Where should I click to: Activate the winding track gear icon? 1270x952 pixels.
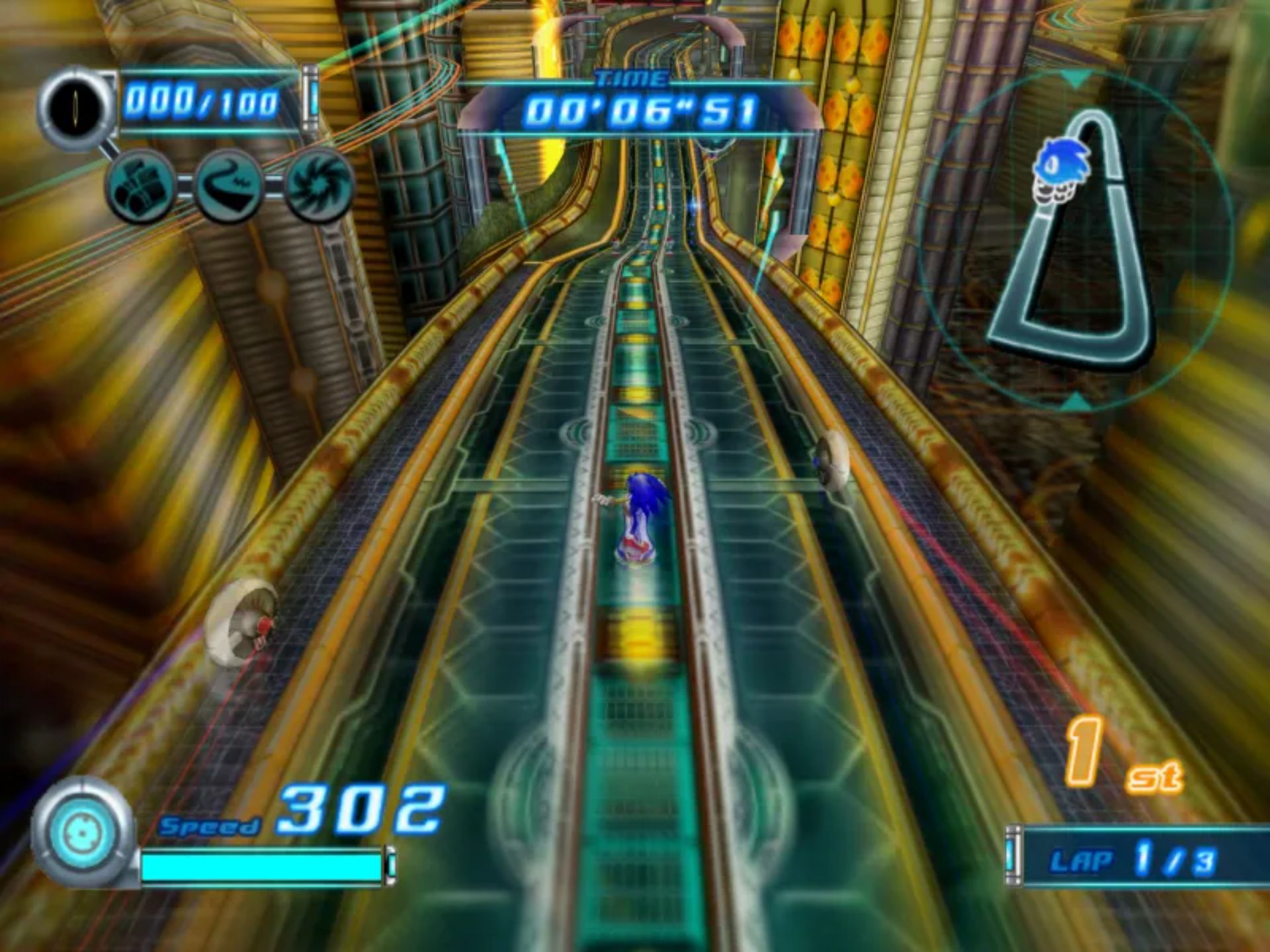(229, 186)
